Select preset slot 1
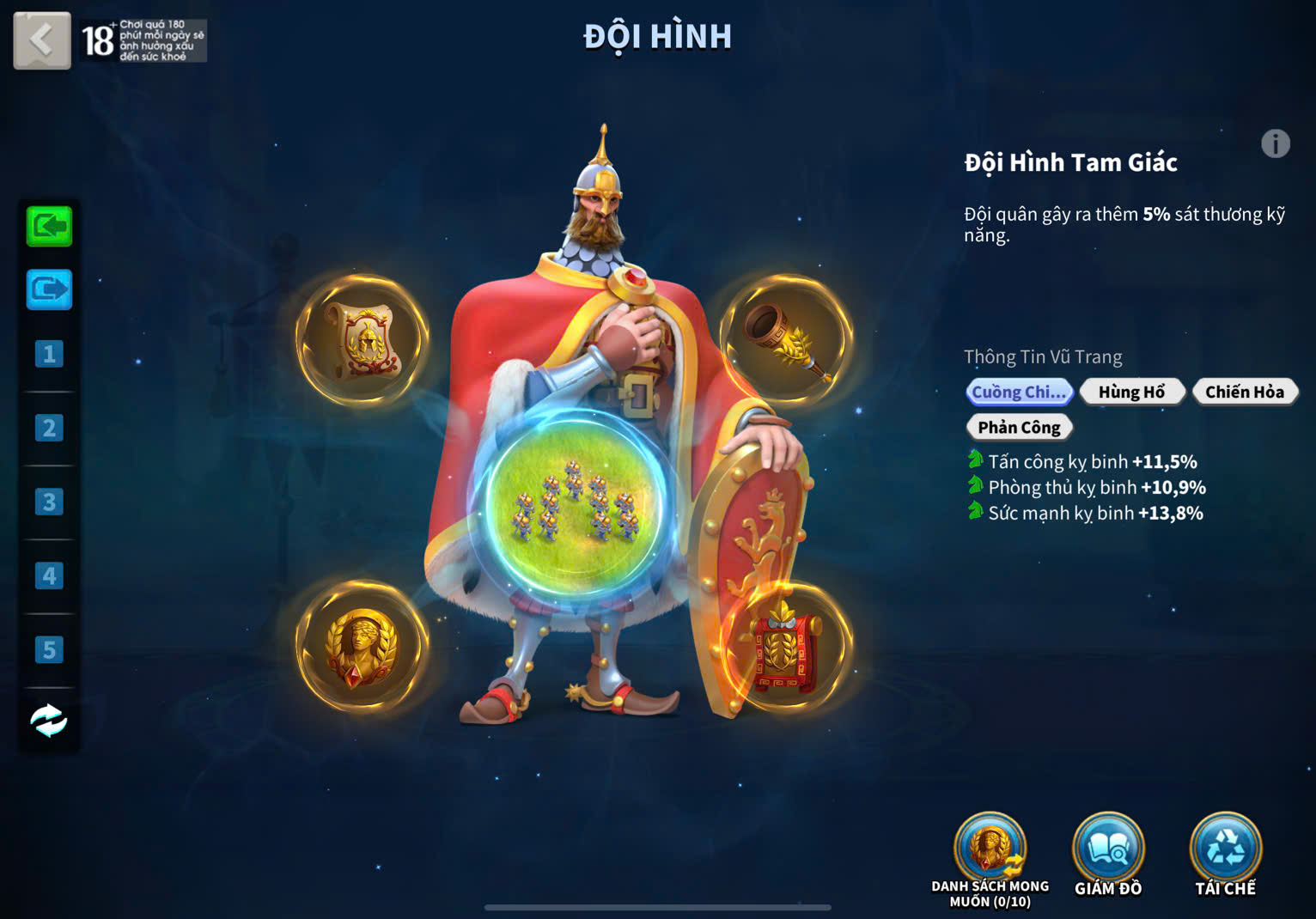Screen dimensions: 1316x919 tap(49, 354)
